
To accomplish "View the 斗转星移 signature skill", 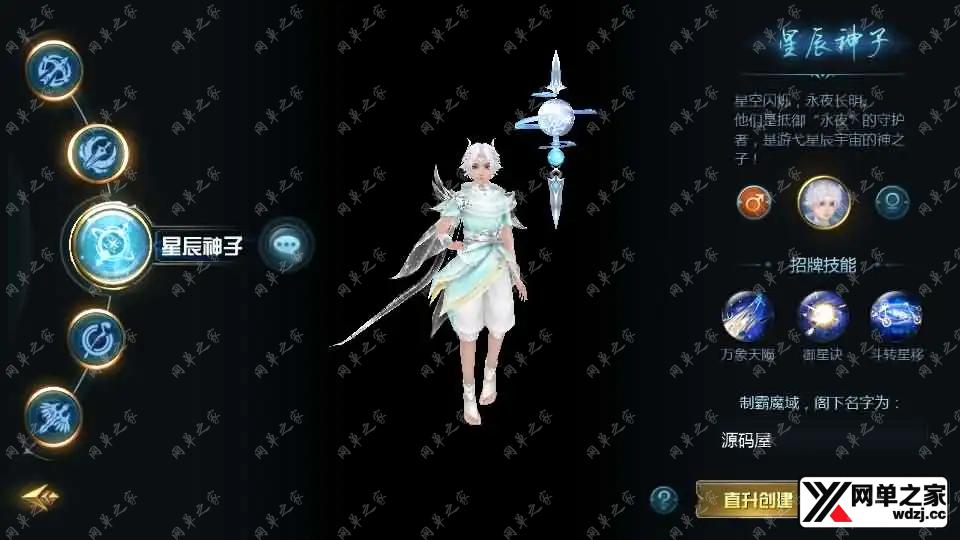I will (896, 317).
